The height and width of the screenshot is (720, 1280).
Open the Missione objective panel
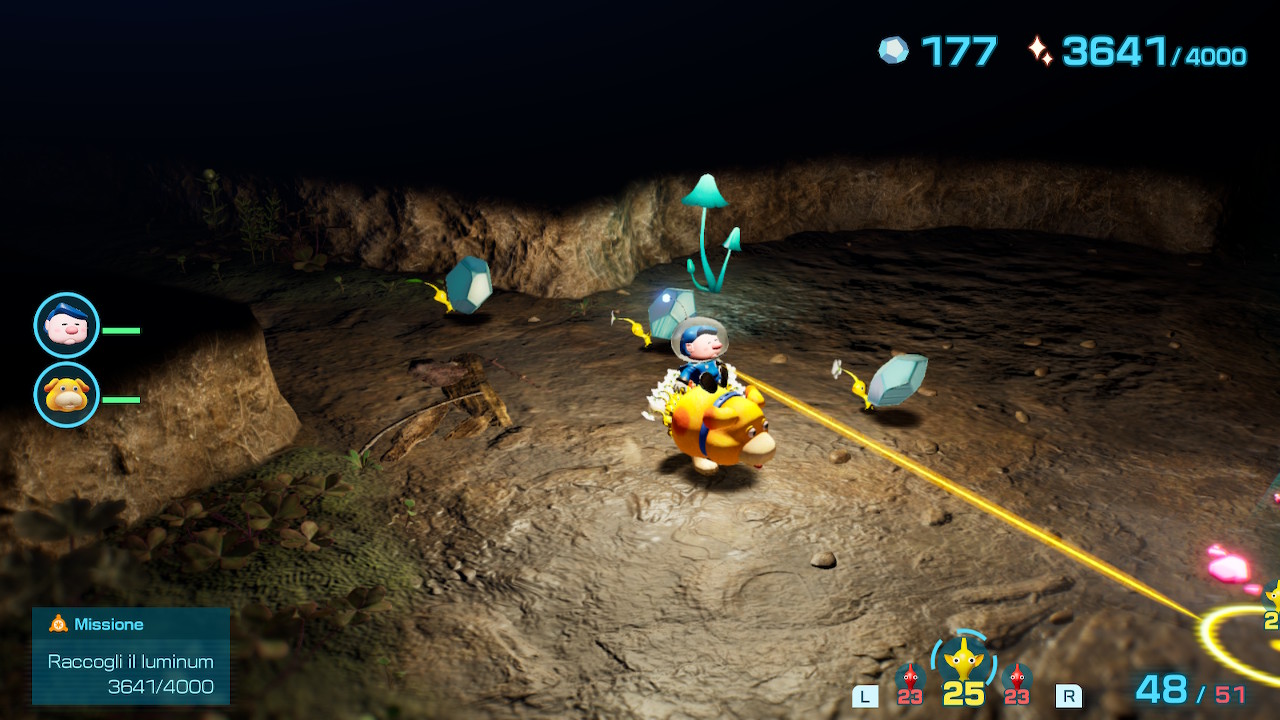(131, 656)
